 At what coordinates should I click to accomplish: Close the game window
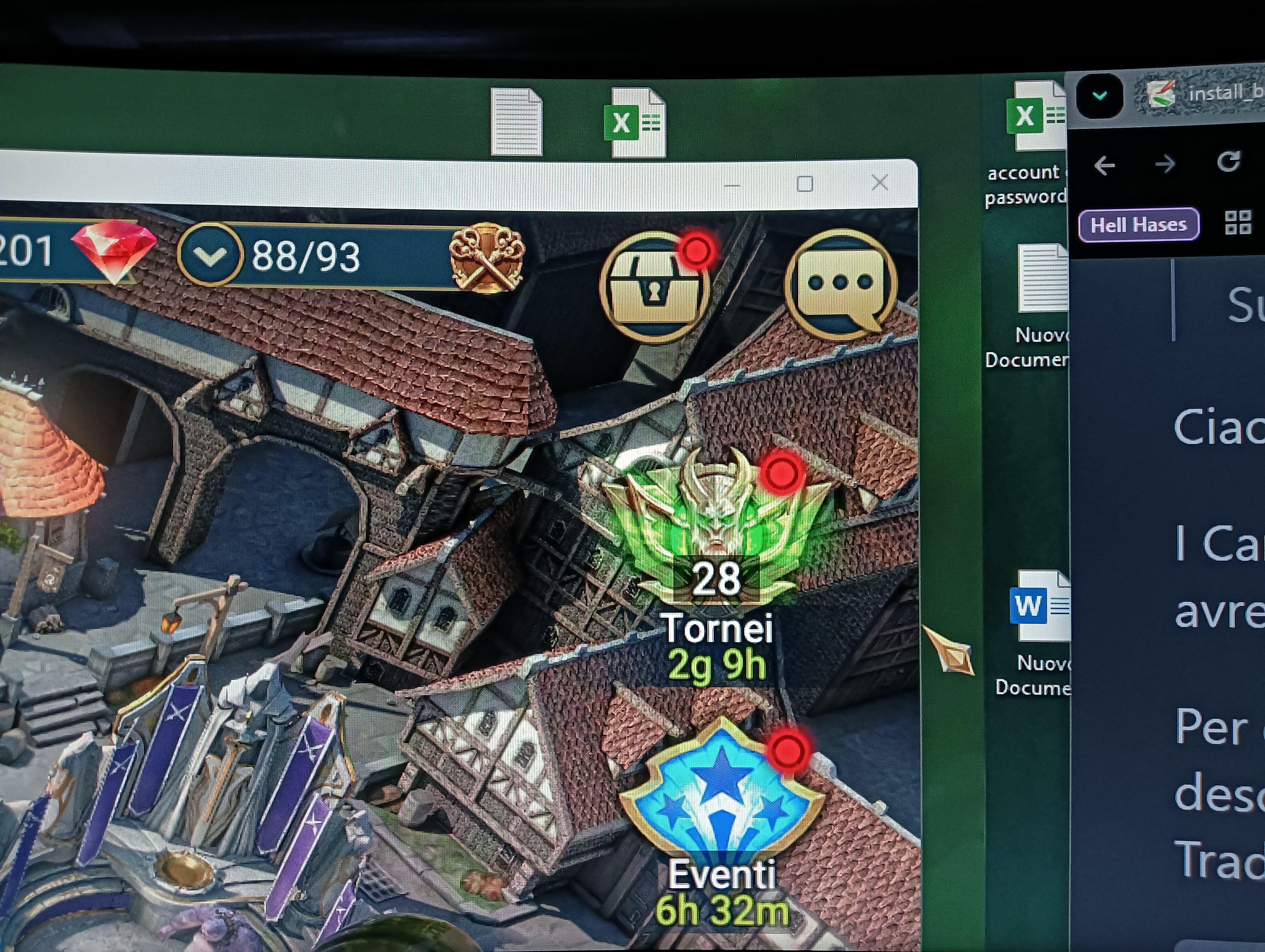pyautogui.click(x=880, y=183)
